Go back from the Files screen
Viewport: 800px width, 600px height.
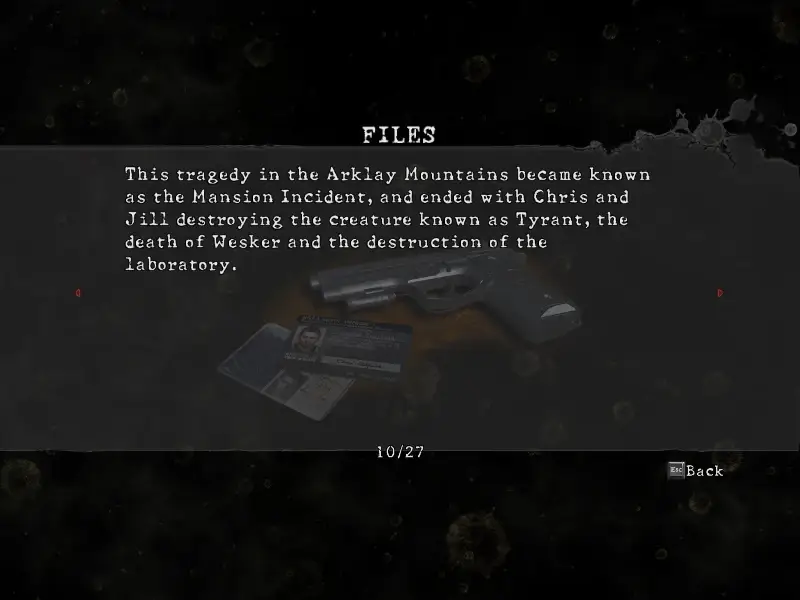(696, 470)
